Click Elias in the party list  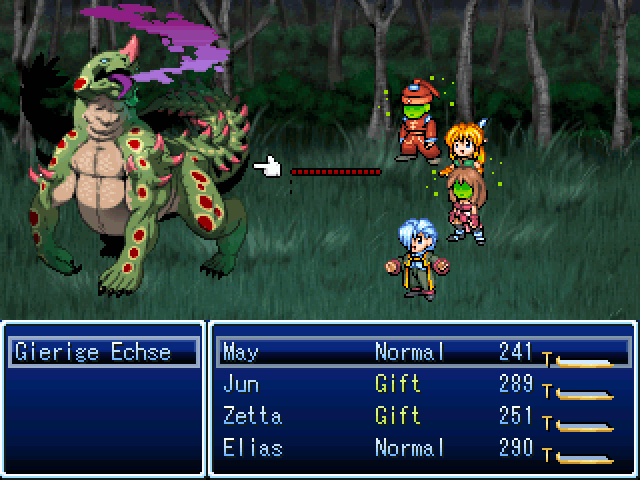(422, 448)
